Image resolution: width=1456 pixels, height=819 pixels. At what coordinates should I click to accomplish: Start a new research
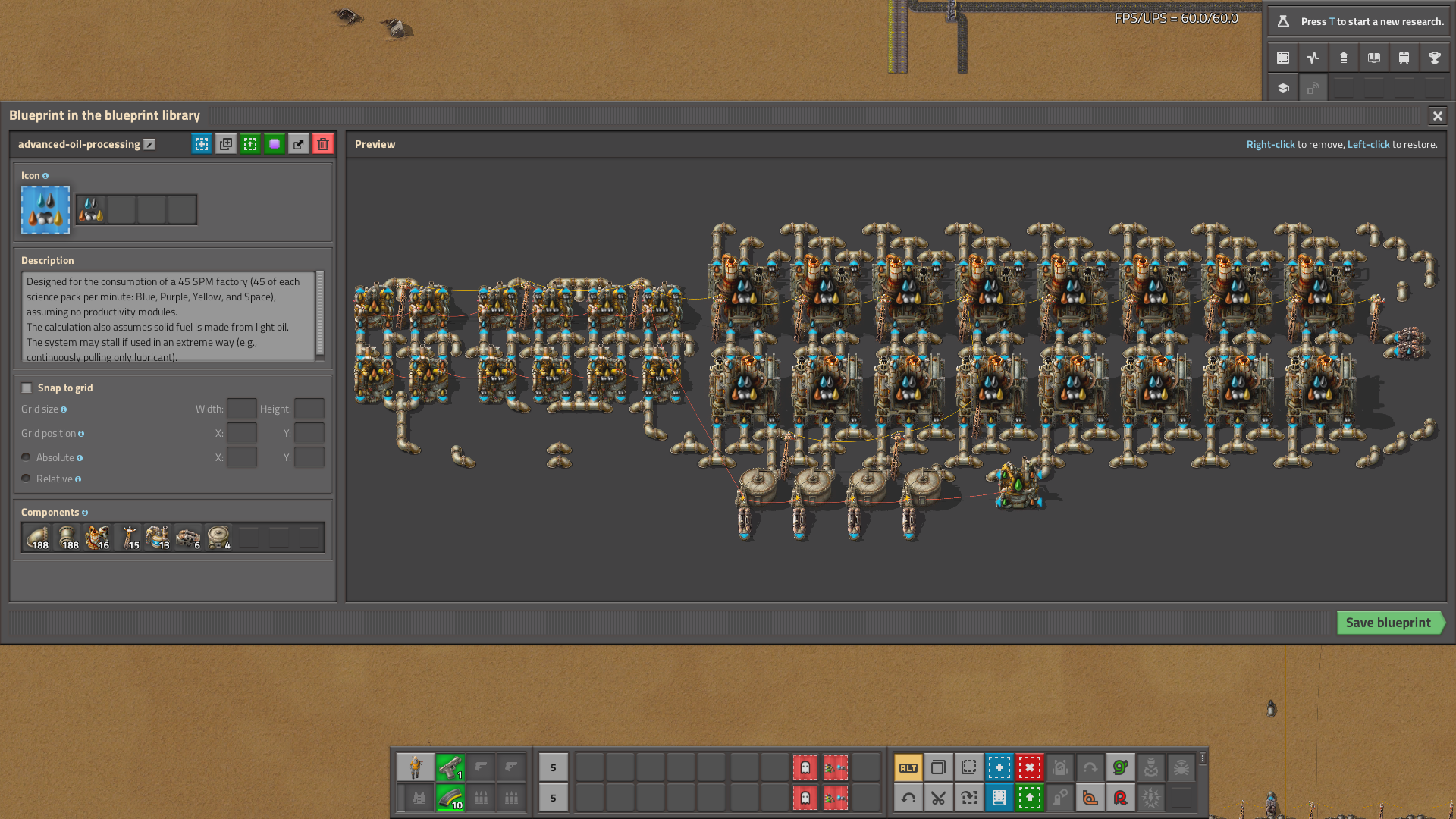pyautogui.click(x=1357, y=21)
